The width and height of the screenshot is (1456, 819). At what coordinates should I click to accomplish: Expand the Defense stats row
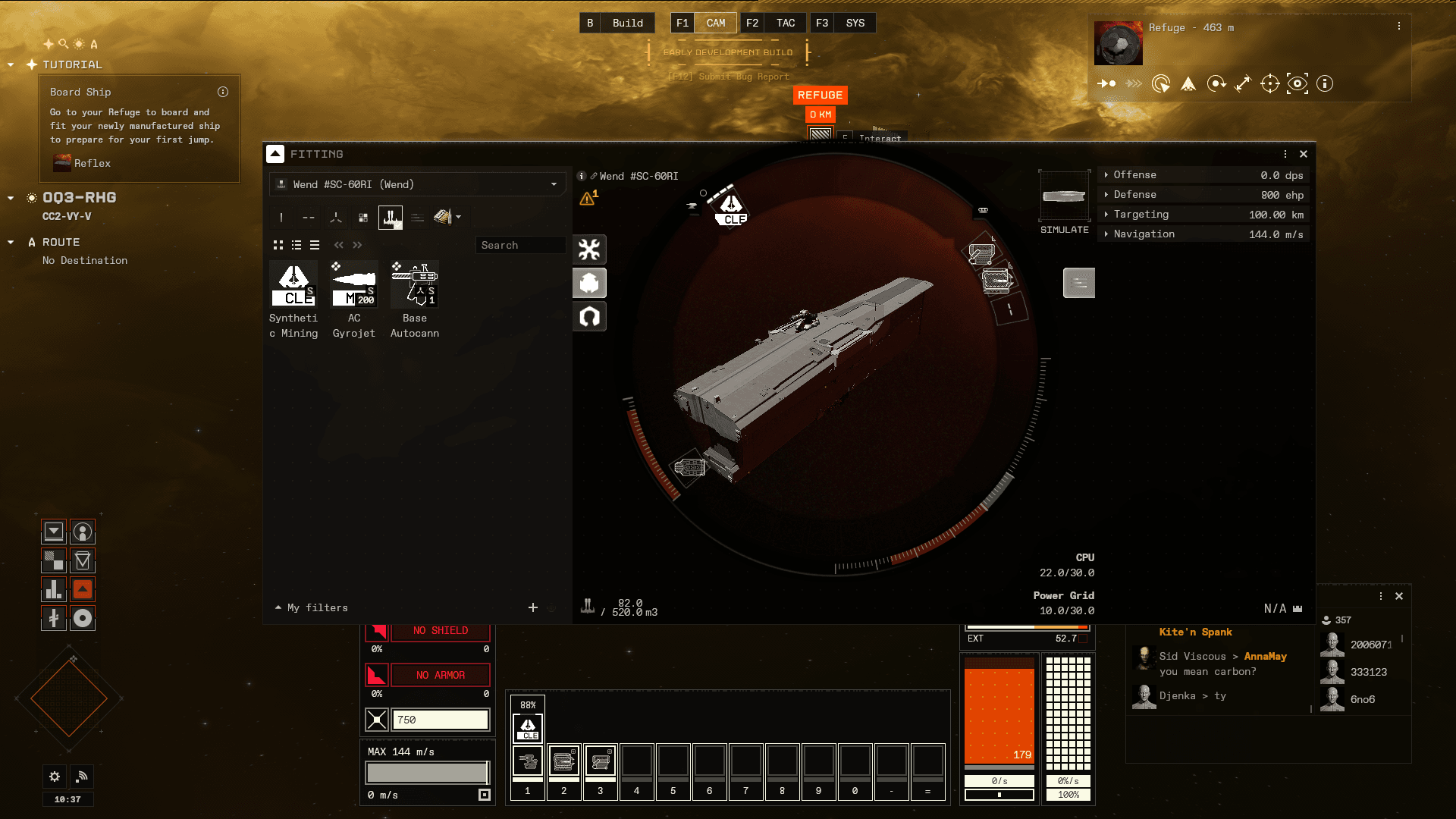coord(1204,195)
